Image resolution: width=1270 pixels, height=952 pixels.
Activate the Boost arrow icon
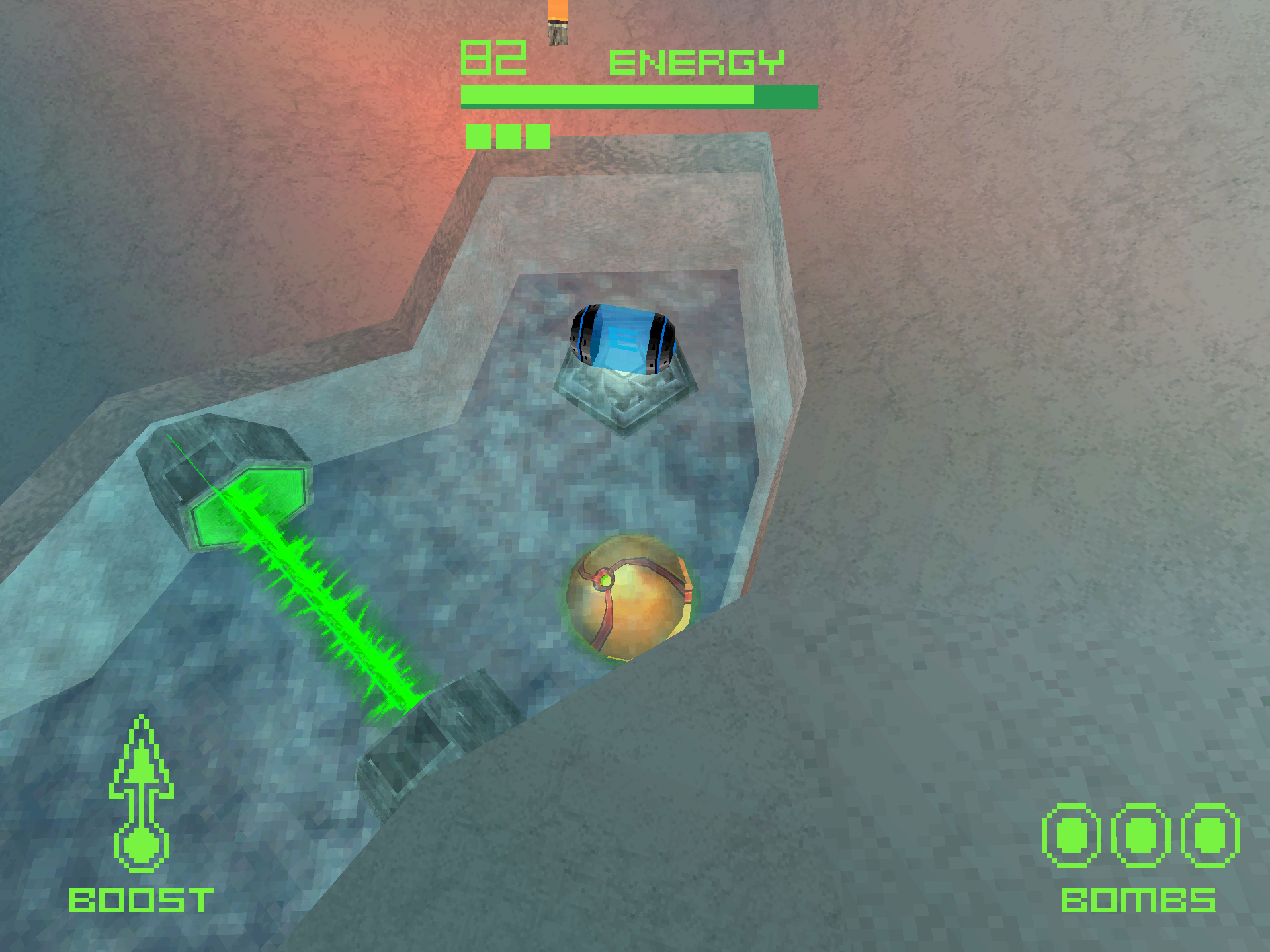tap(141, 793)
